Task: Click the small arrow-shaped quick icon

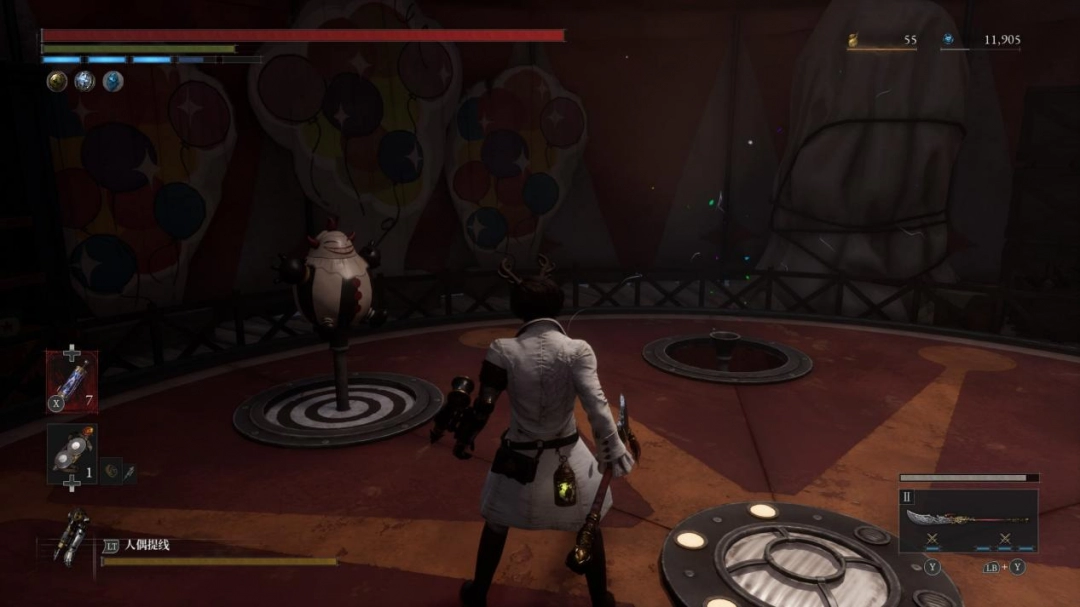Action: tap(129, 469)
